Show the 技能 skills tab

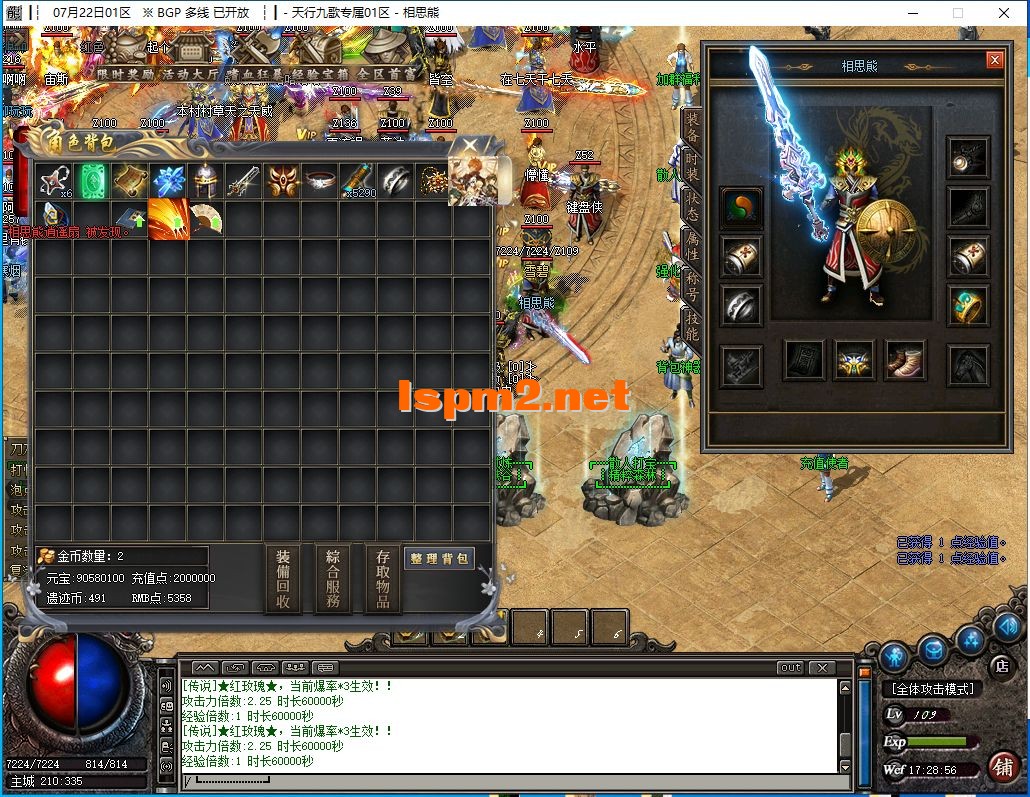[x=691, y=325]
